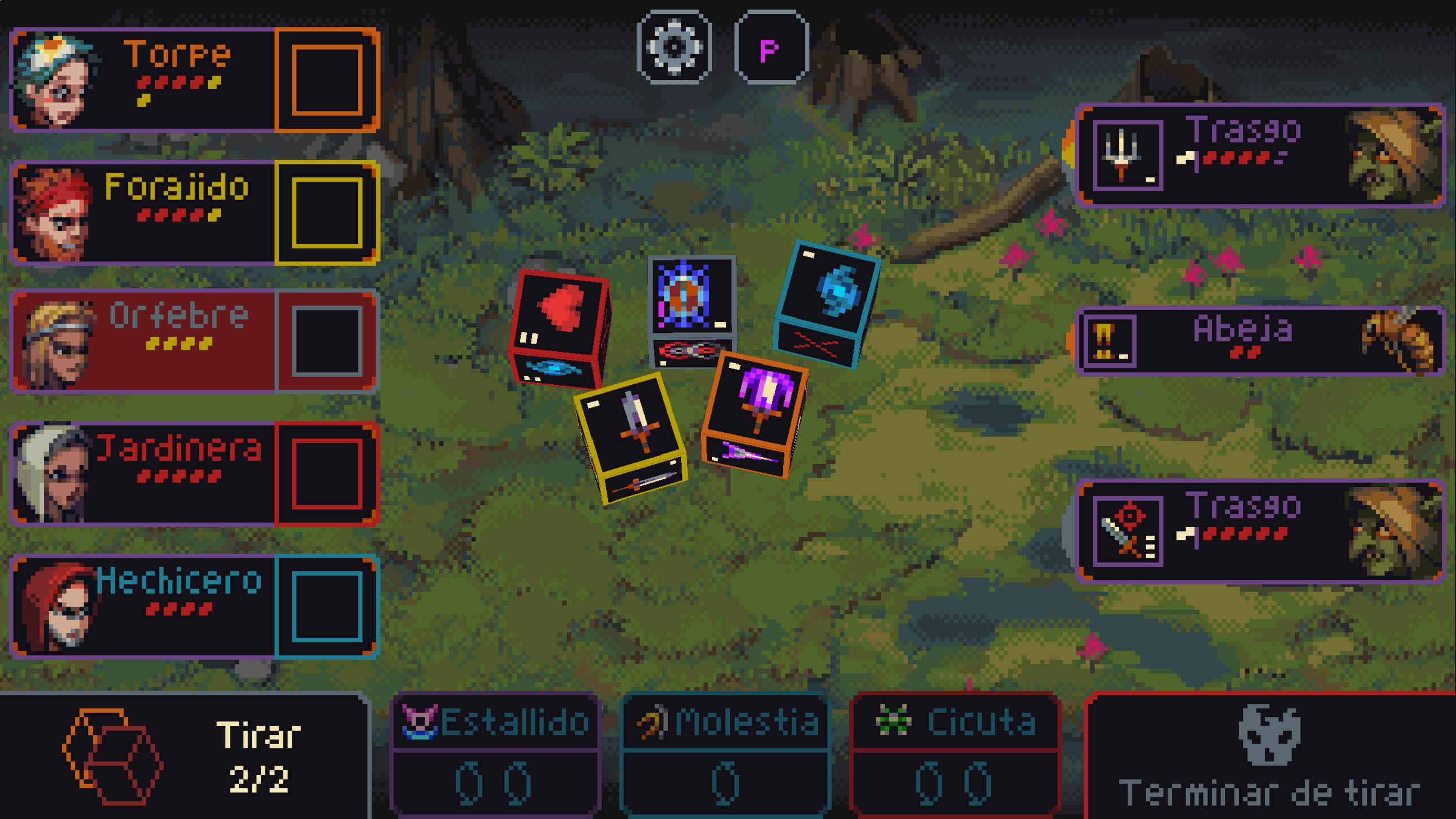Open the settings gear icon

[x=672, y=48]
